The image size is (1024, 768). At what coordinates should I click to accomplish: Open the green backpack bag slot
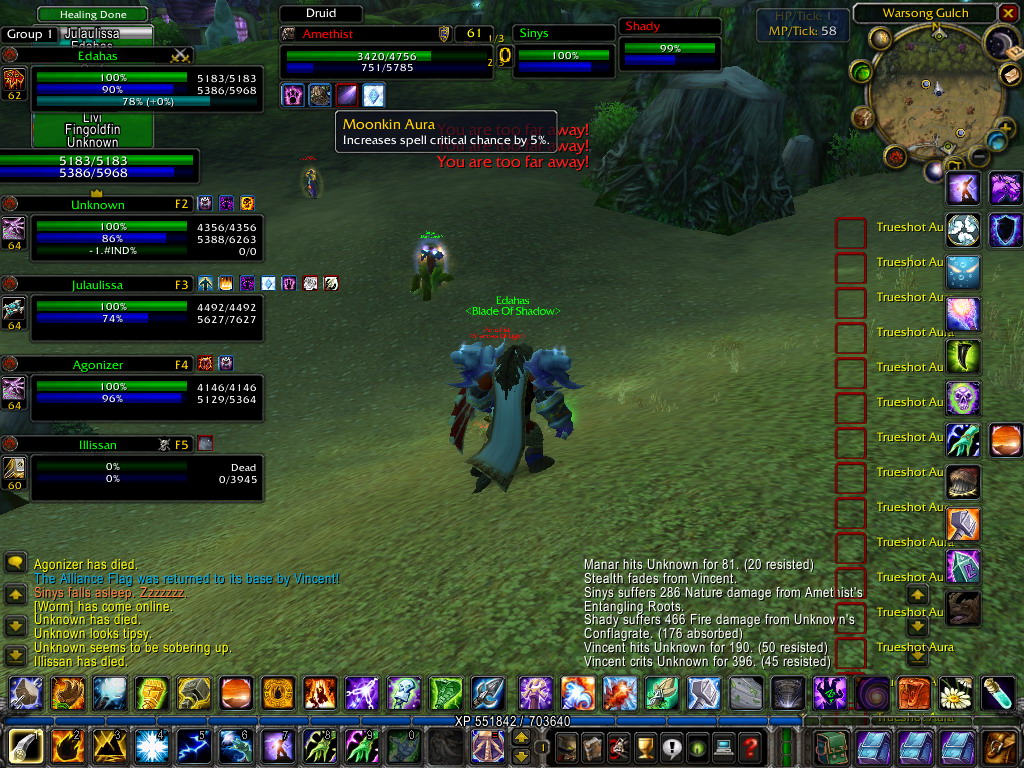tap(830, 747)
